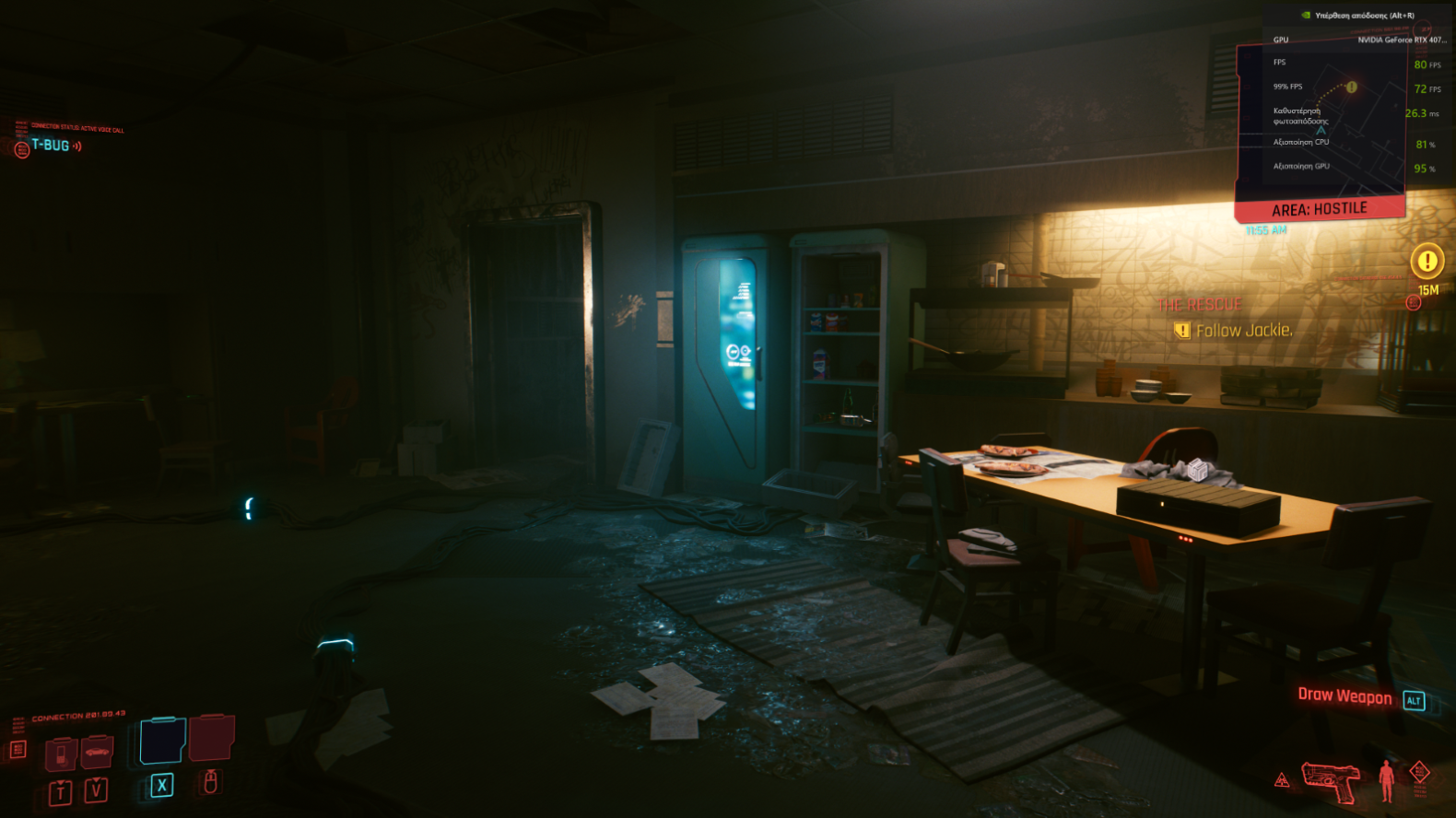Select the vehicle call slot

(x=97, y=753)
